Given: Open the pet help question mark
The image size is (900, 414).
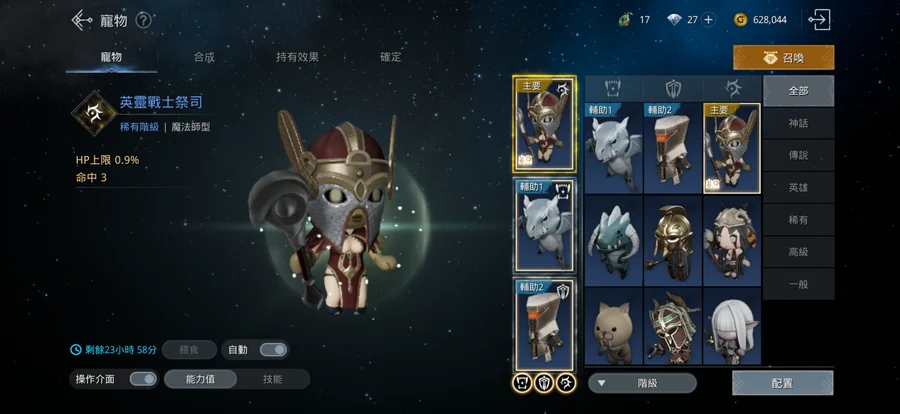Looking at the screenshot, I should pyautogui.click(x=144, y=19).
